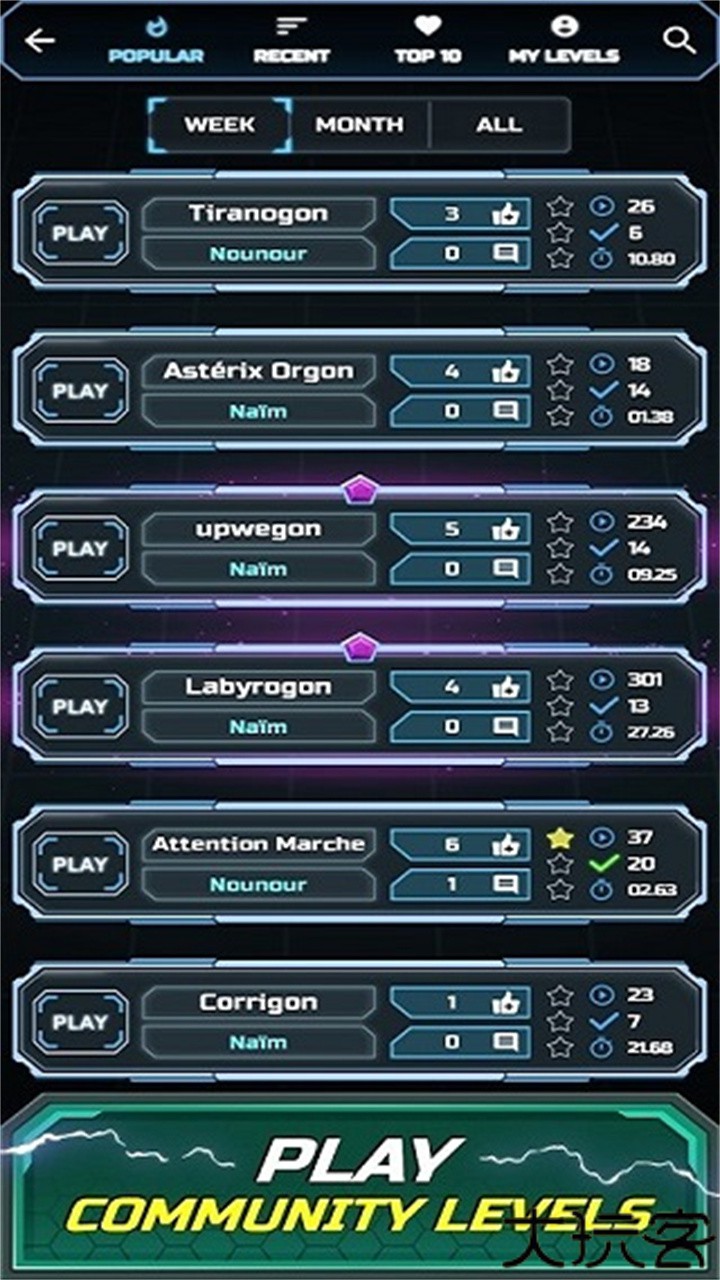
Task: Give Tiranogon a thumbs up
Action: tap(505, 214)
